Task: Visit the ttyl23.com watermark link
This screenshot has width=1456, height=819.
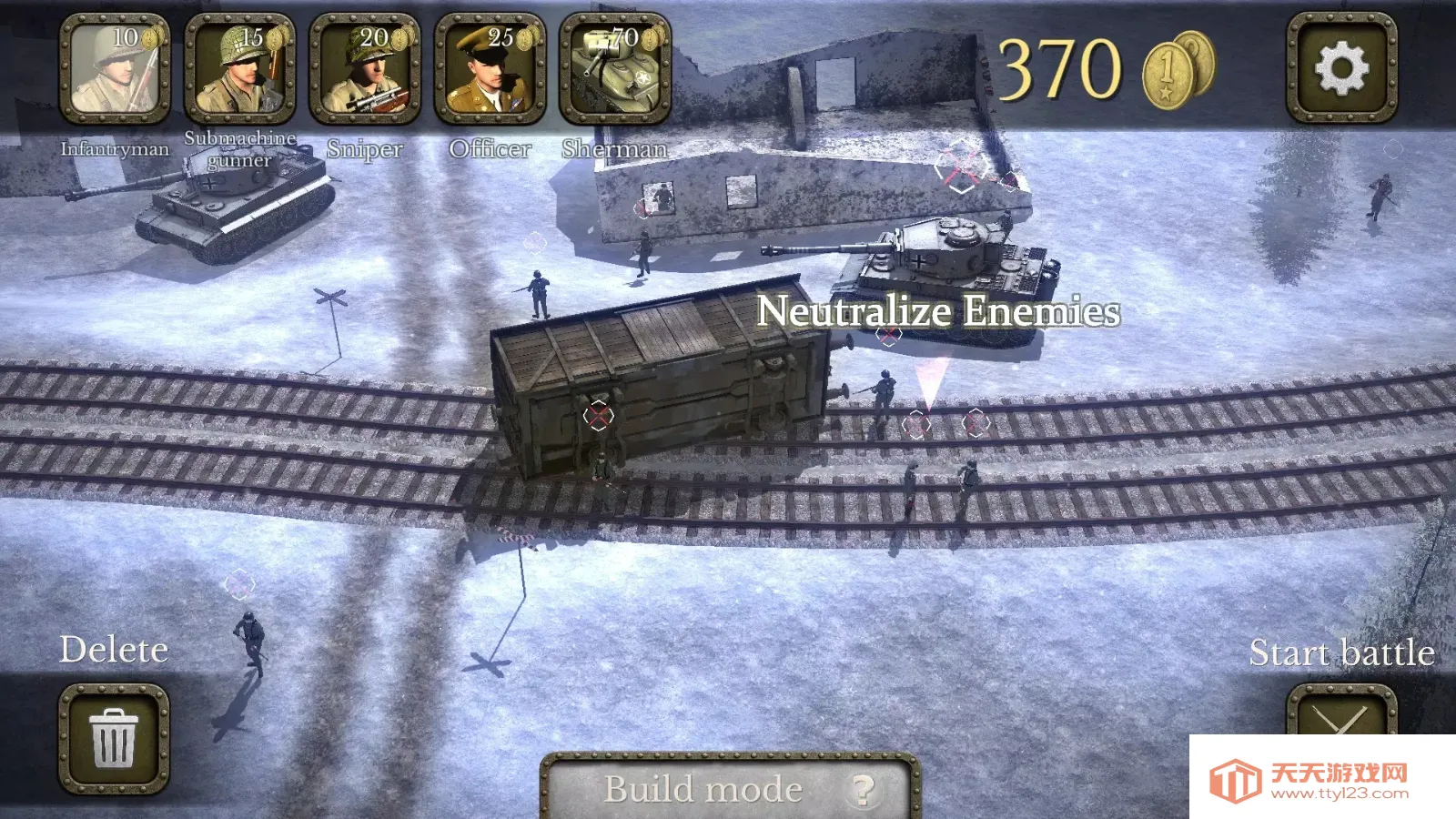Action: point(1321,781)
